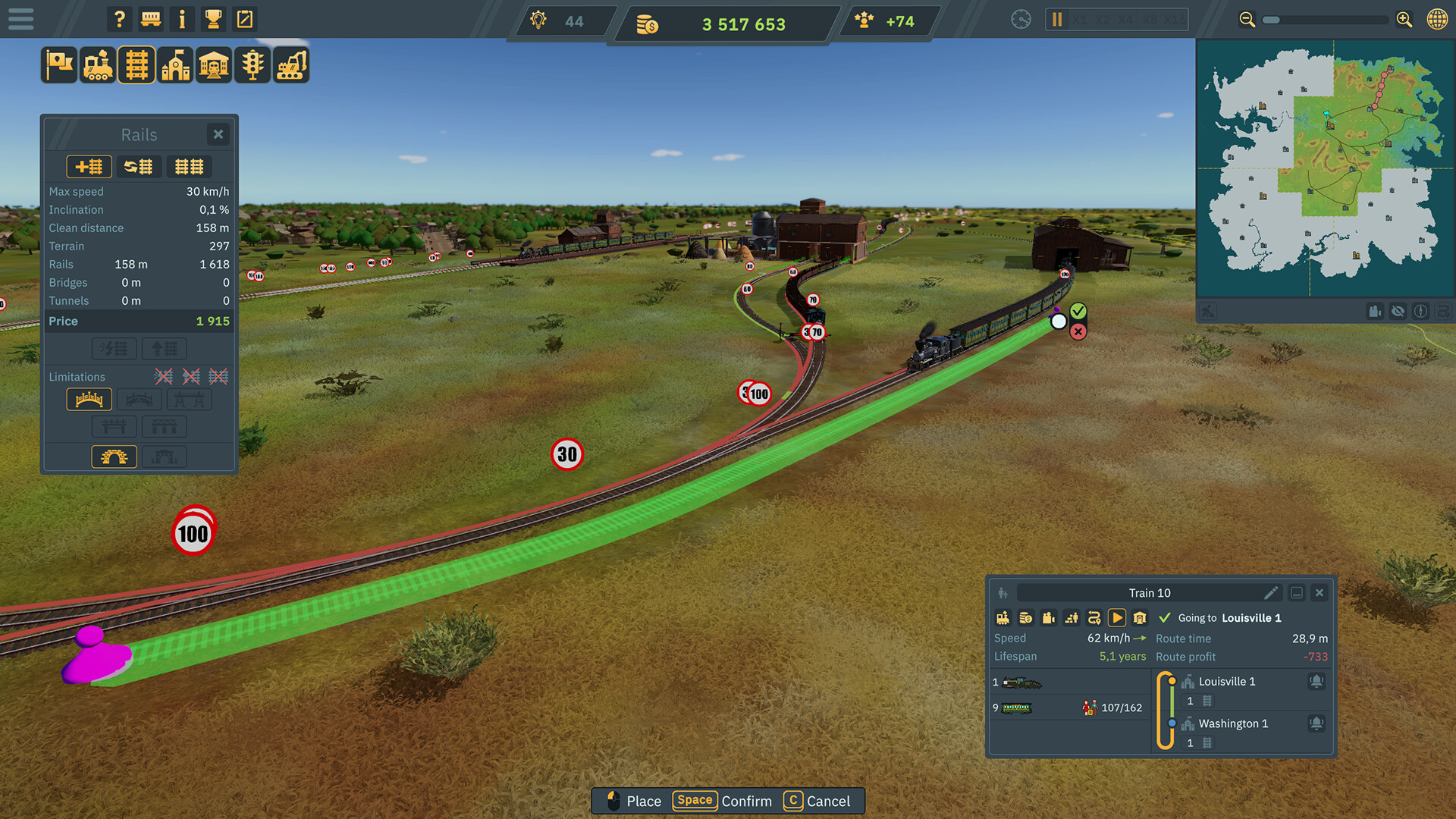Switch to parallel tracks building mode
Screen dimensions: 1456x819
click(189, 166)
